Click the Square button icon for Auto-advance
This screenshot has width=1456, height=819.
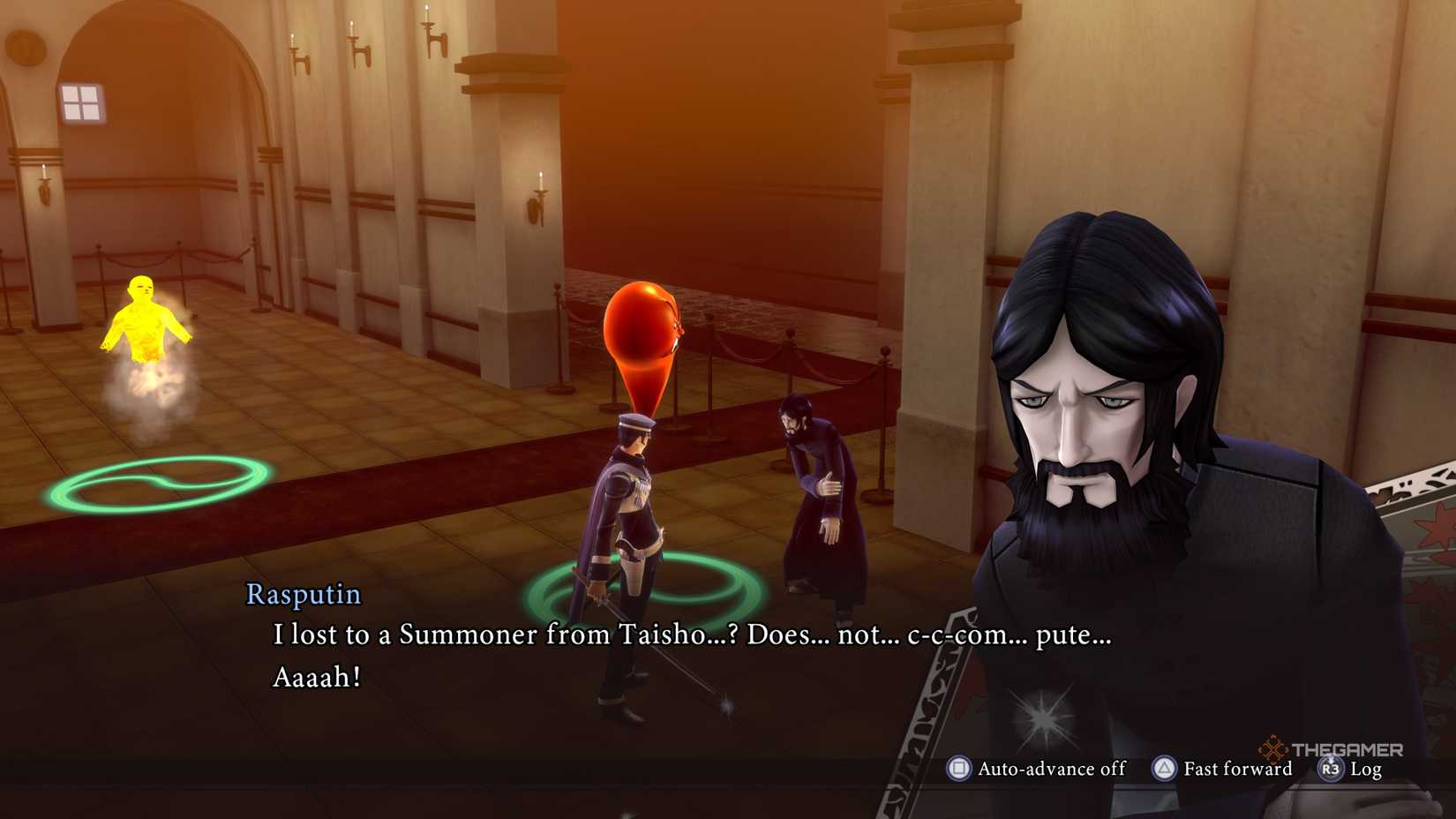pyautogui.click(x=960, y=769)
